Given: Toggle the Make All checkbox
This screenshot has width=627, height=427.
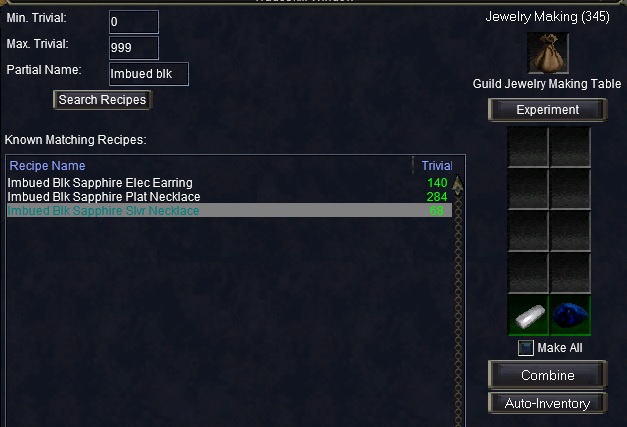Looking at the screenshot, I should coord(525,348).
